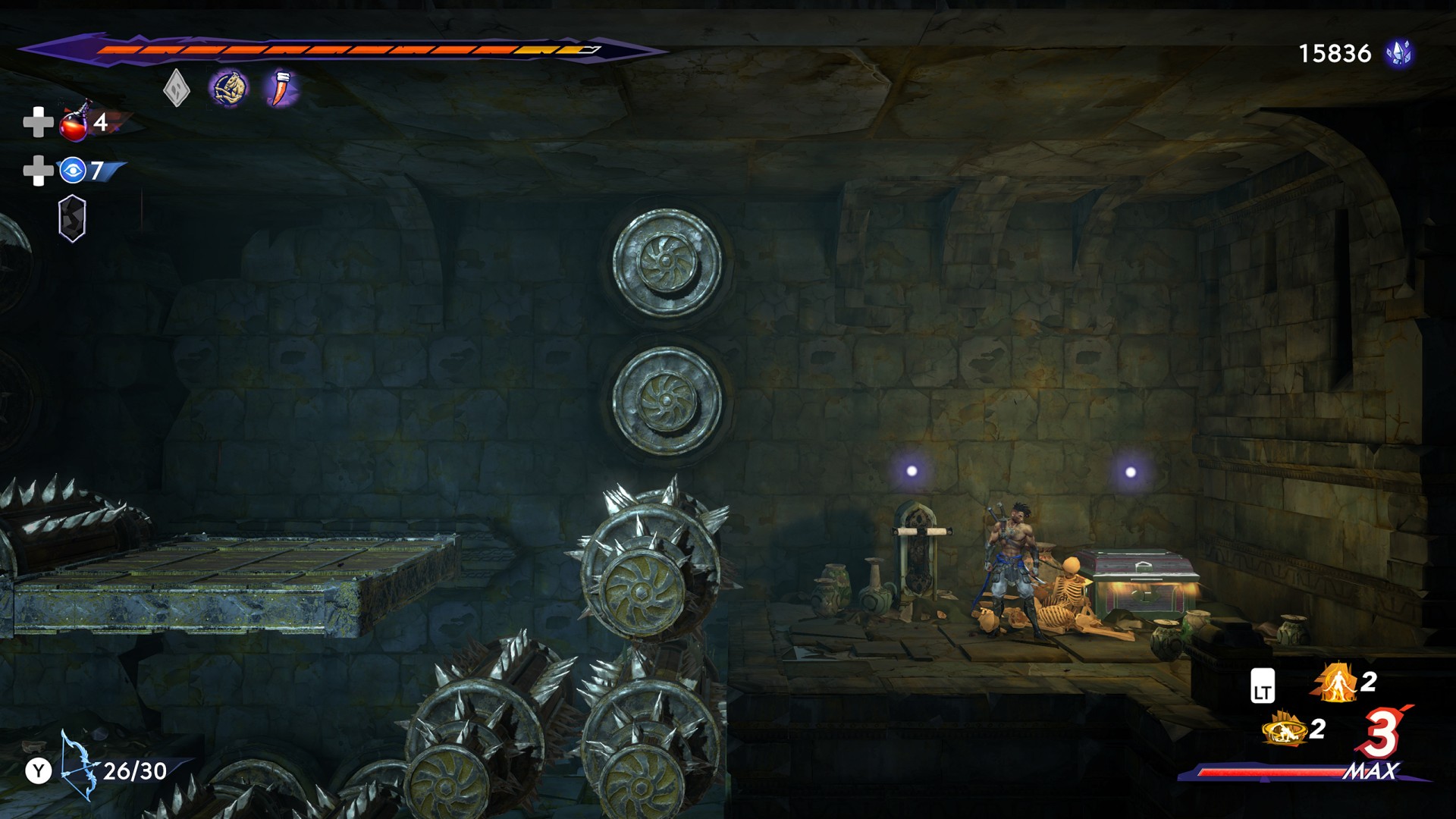
Task: Activate the flaming standing warrior Athra surge
Action: (x=1336, y=682)
